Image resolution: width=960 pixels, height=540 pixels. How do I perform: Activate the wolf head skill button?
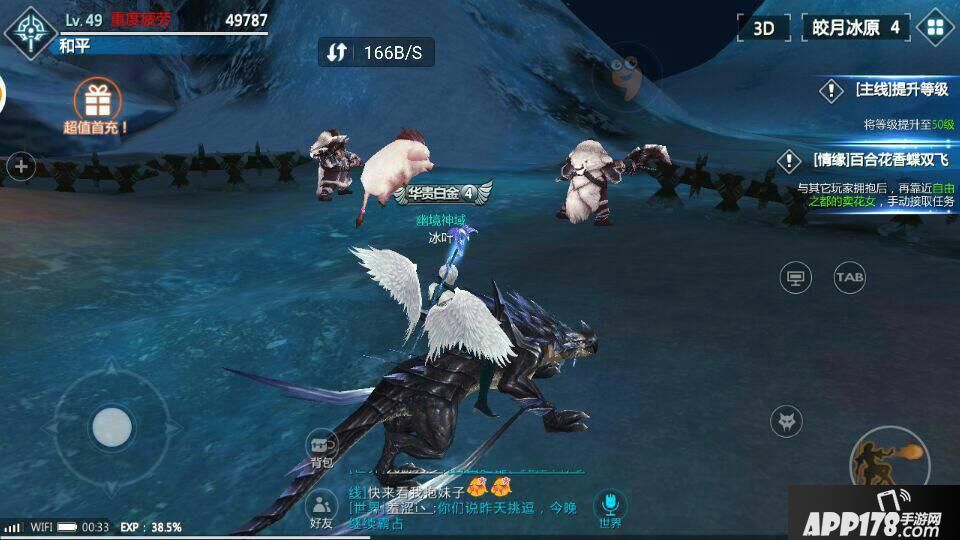[787, 421]
